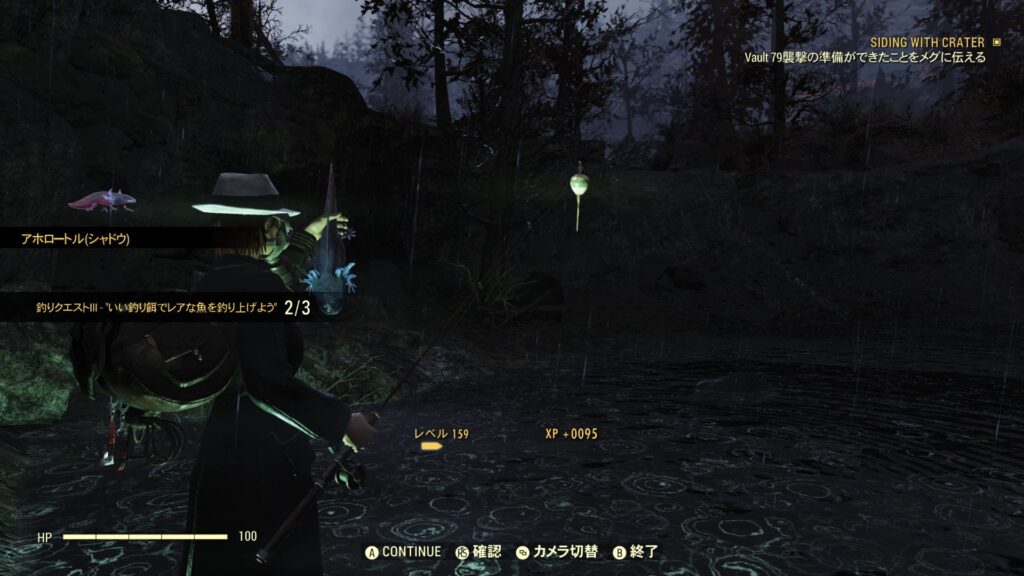This screenshot has width=1024, height=576.
Task: Click the 釣りクエストIII progress banner
Action: (160, 307)
